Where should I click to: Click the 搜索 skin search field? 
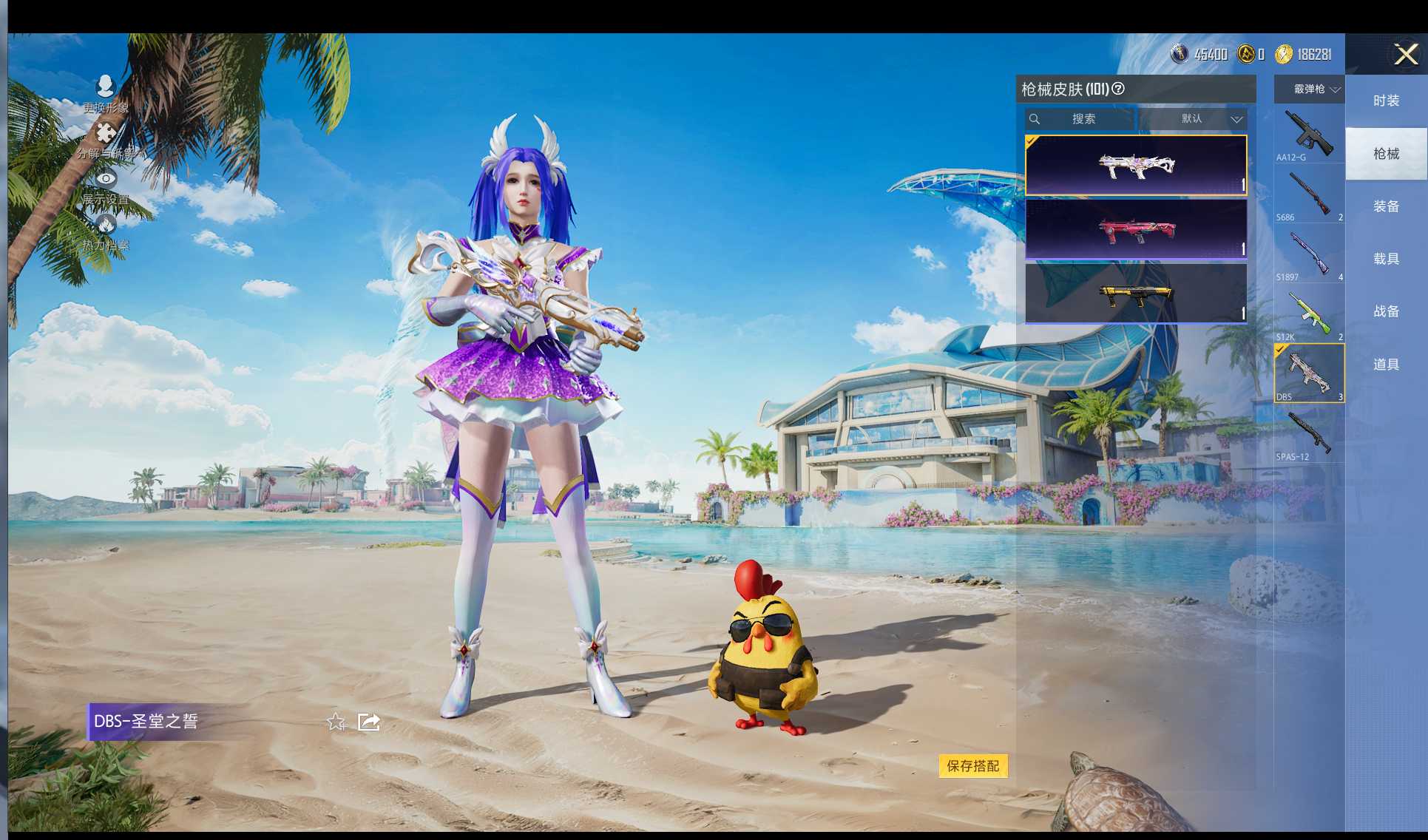pos(1080,119)
